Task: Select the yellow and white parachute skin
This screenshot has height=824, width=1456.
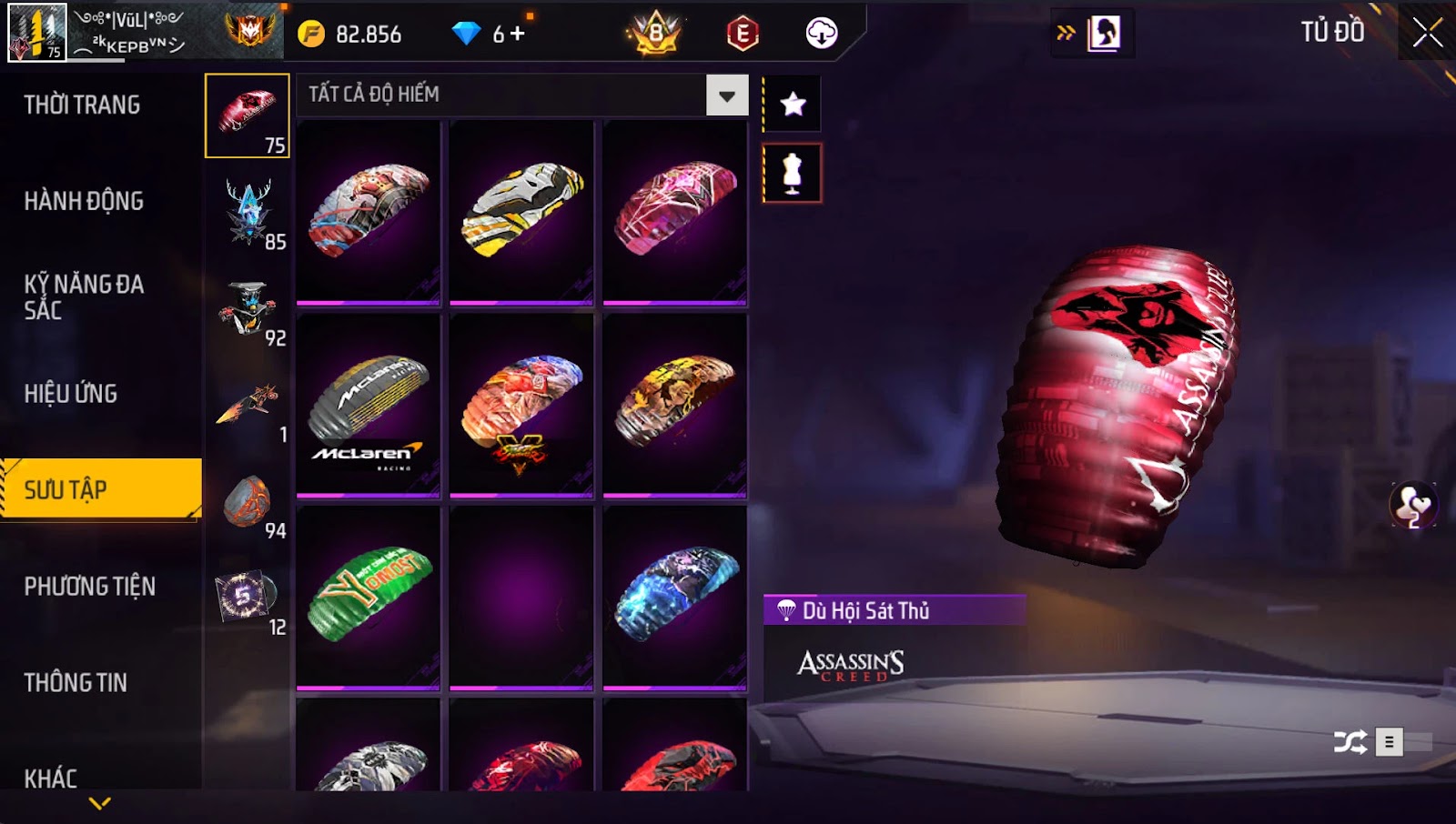Action: 521,212
